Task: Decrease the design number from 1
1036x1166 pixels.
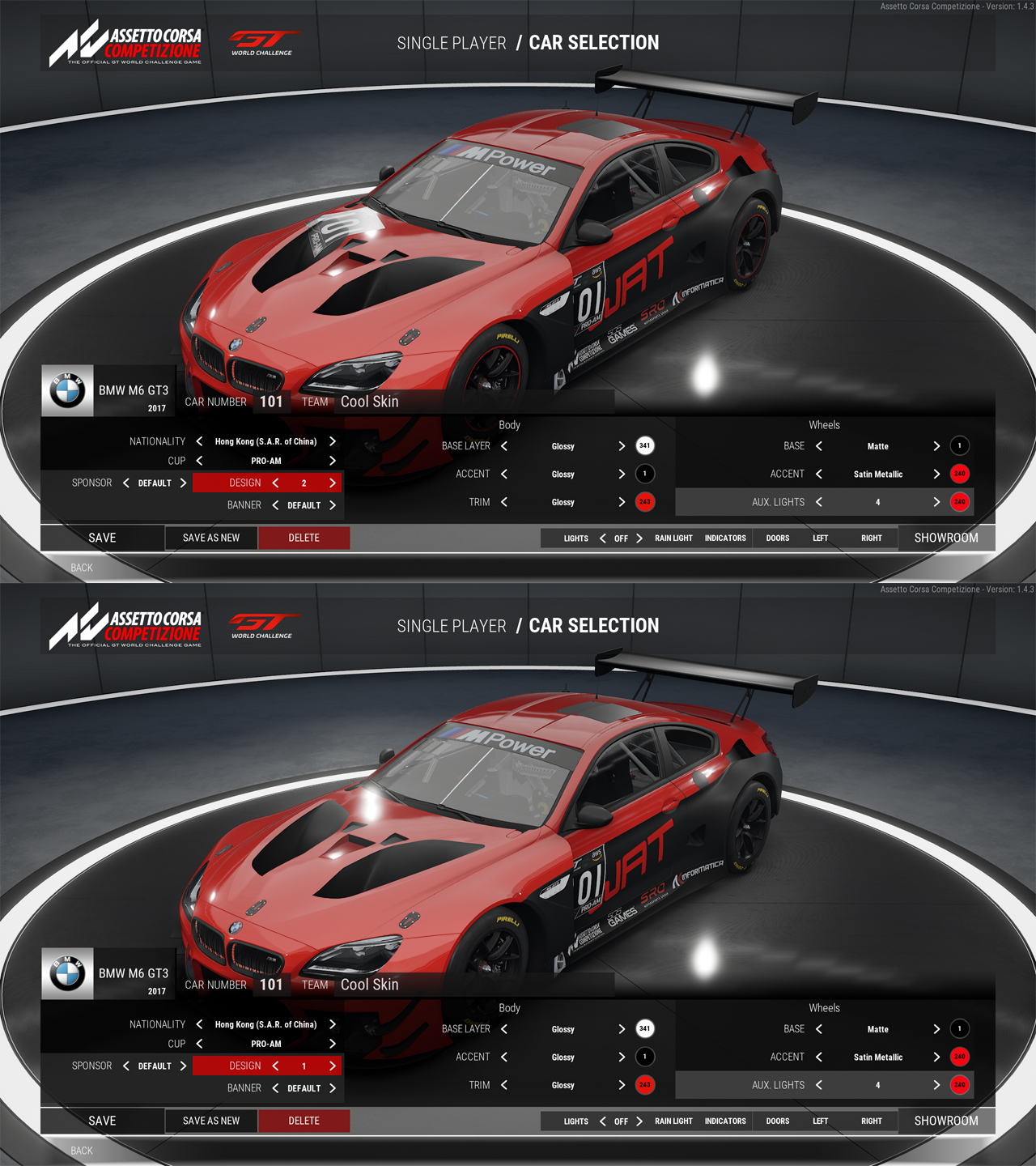Action: point(275,1066)
